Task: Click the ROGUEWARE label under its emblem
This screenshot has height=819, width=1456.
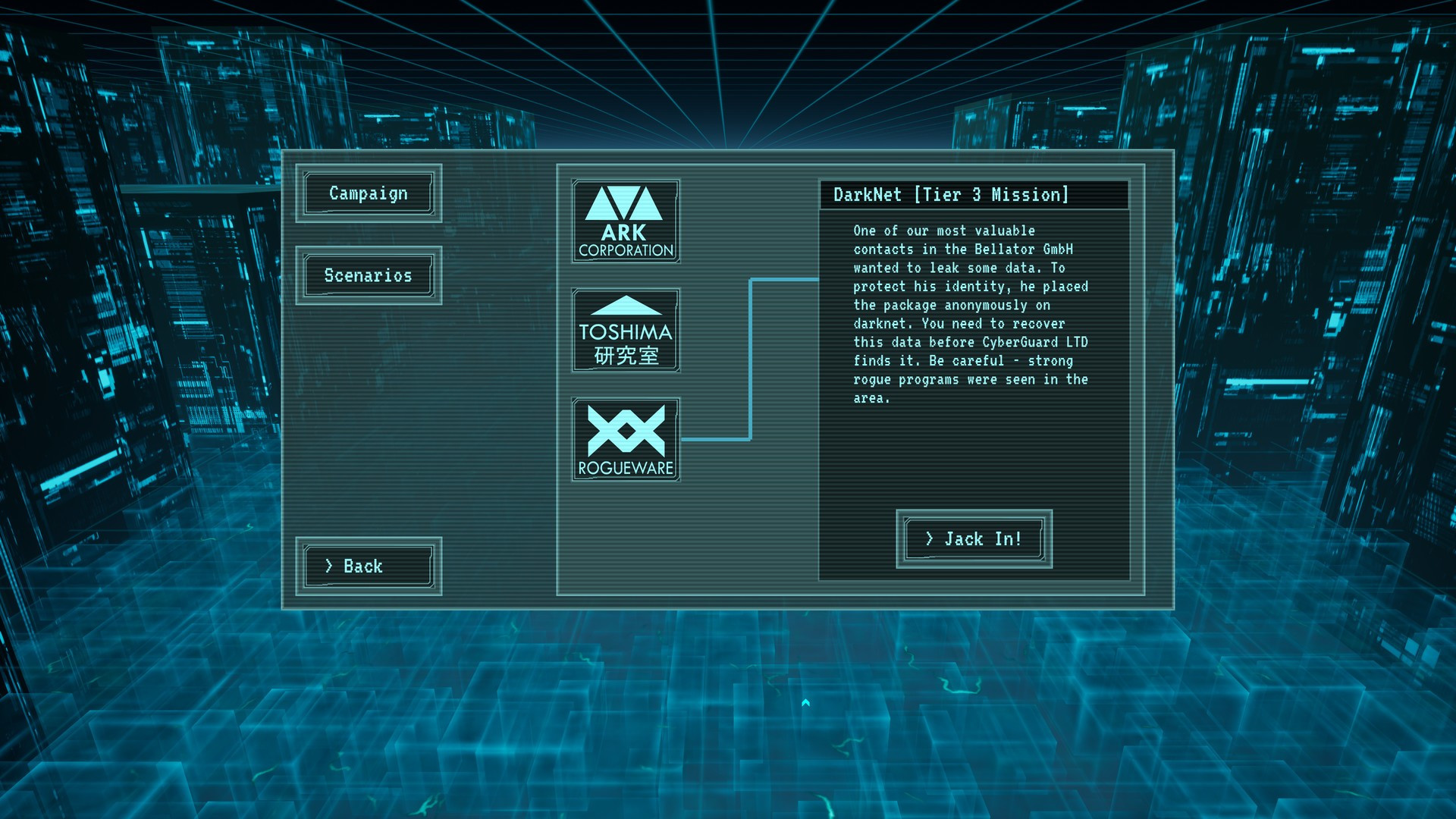Action: 626,469
